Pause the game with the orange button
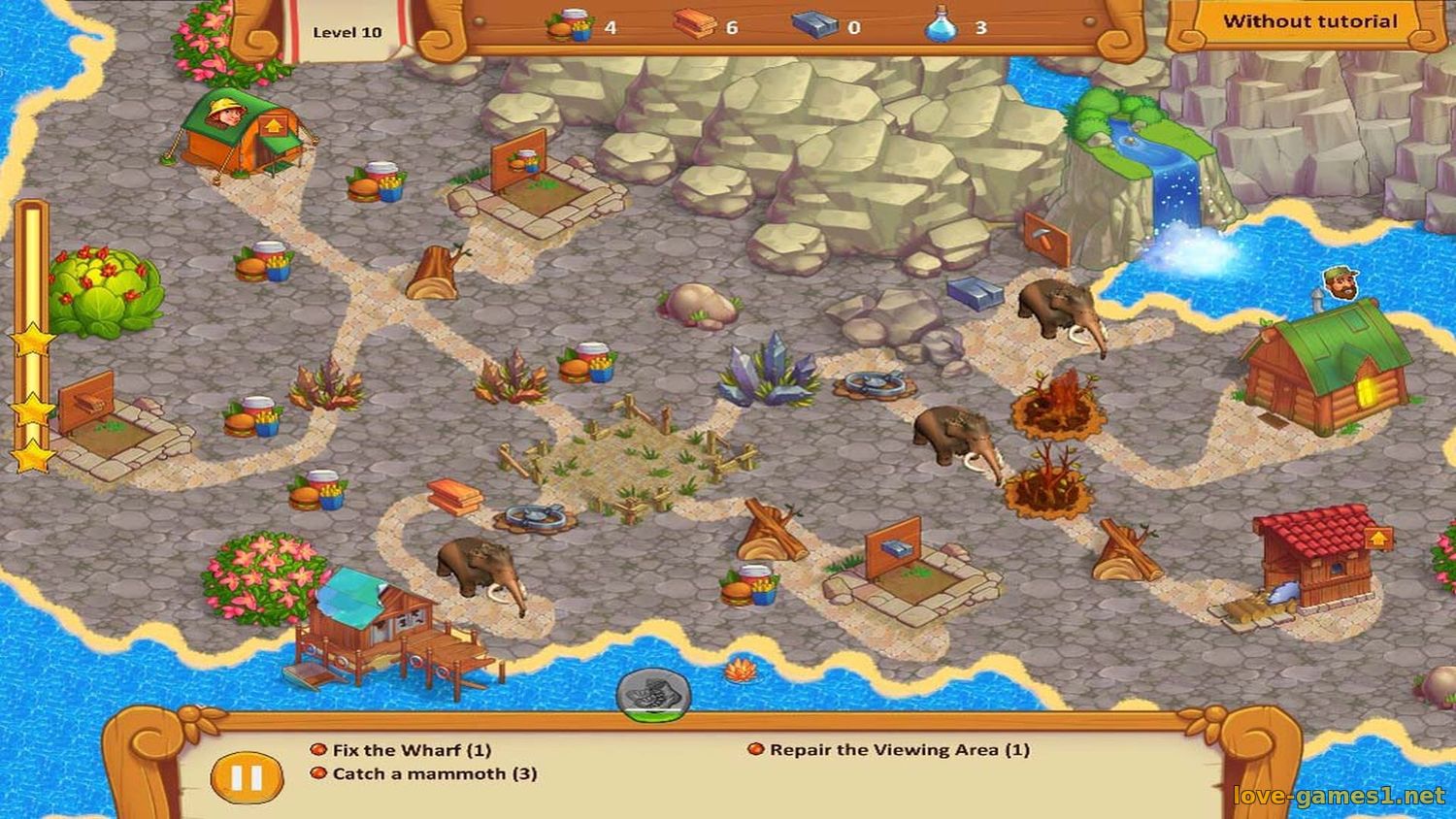The width and height of the screenshot is (1456, 819). coord(247,777)
